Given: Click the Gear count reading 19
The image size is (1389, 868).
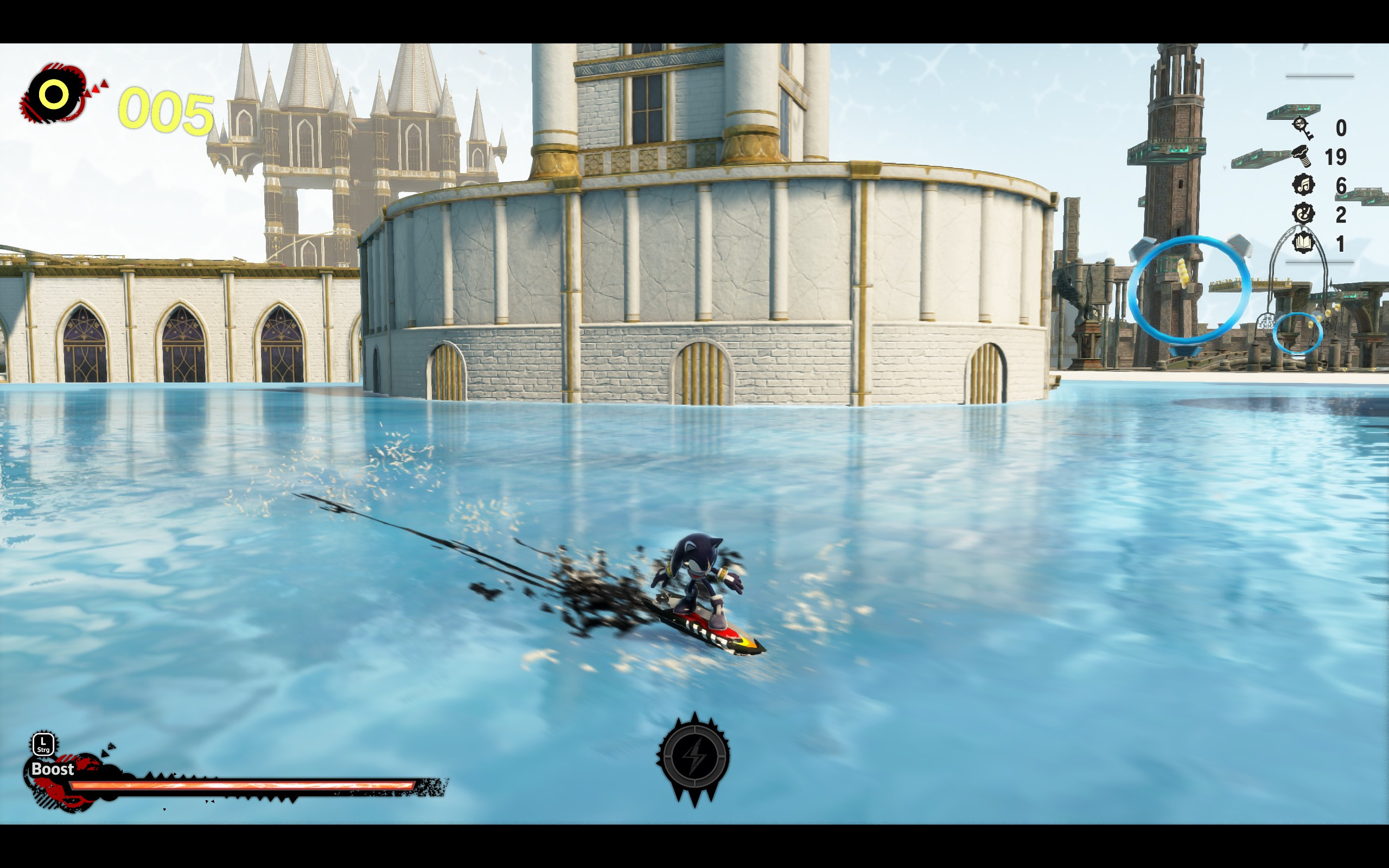Looking at the screenshot, I should point(1336,157).
